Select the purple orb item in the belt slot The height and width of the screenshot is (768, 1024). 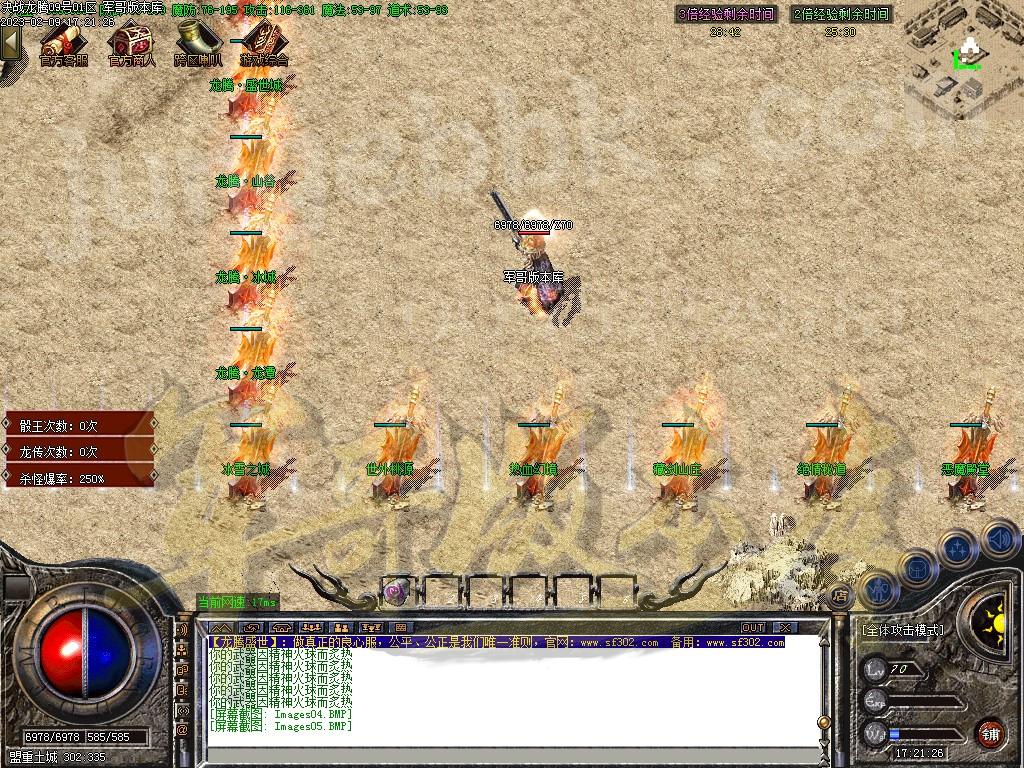point(397,591)
